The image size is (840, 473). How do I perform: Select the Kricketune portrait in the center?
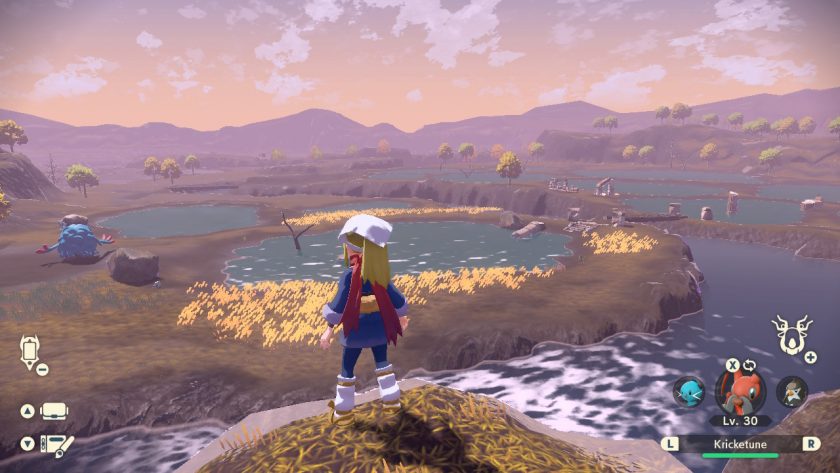point(741,391)
